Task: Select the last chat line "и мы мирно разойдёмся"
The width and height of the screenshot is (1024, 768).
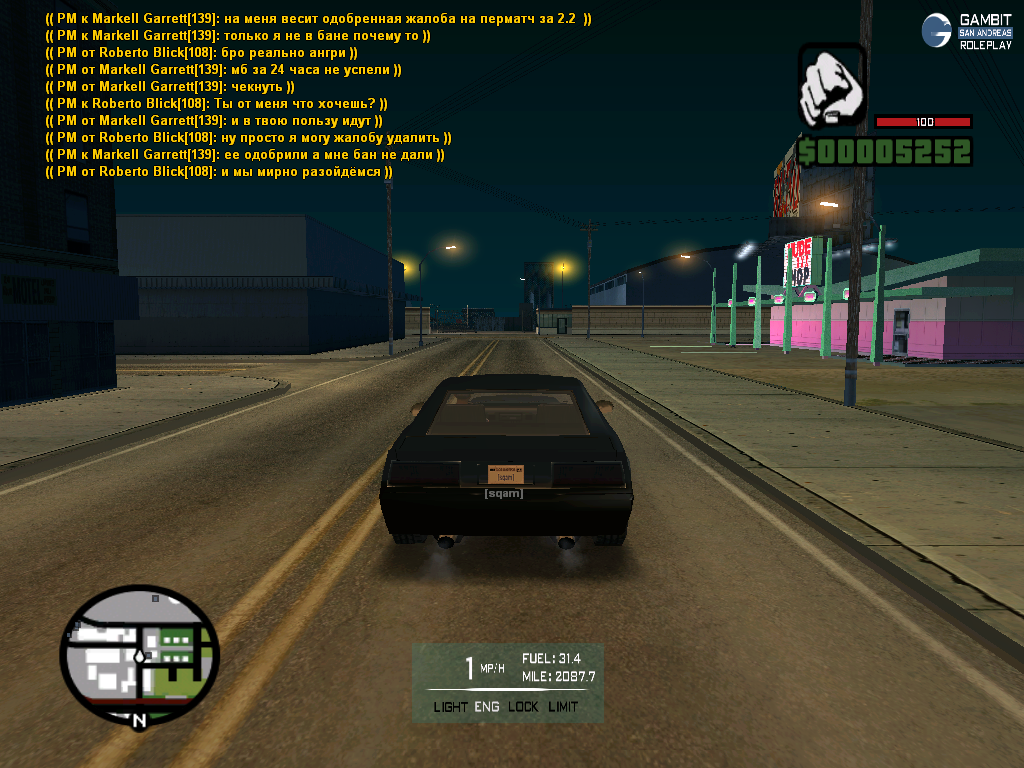Action: click(x=219, y=172)
